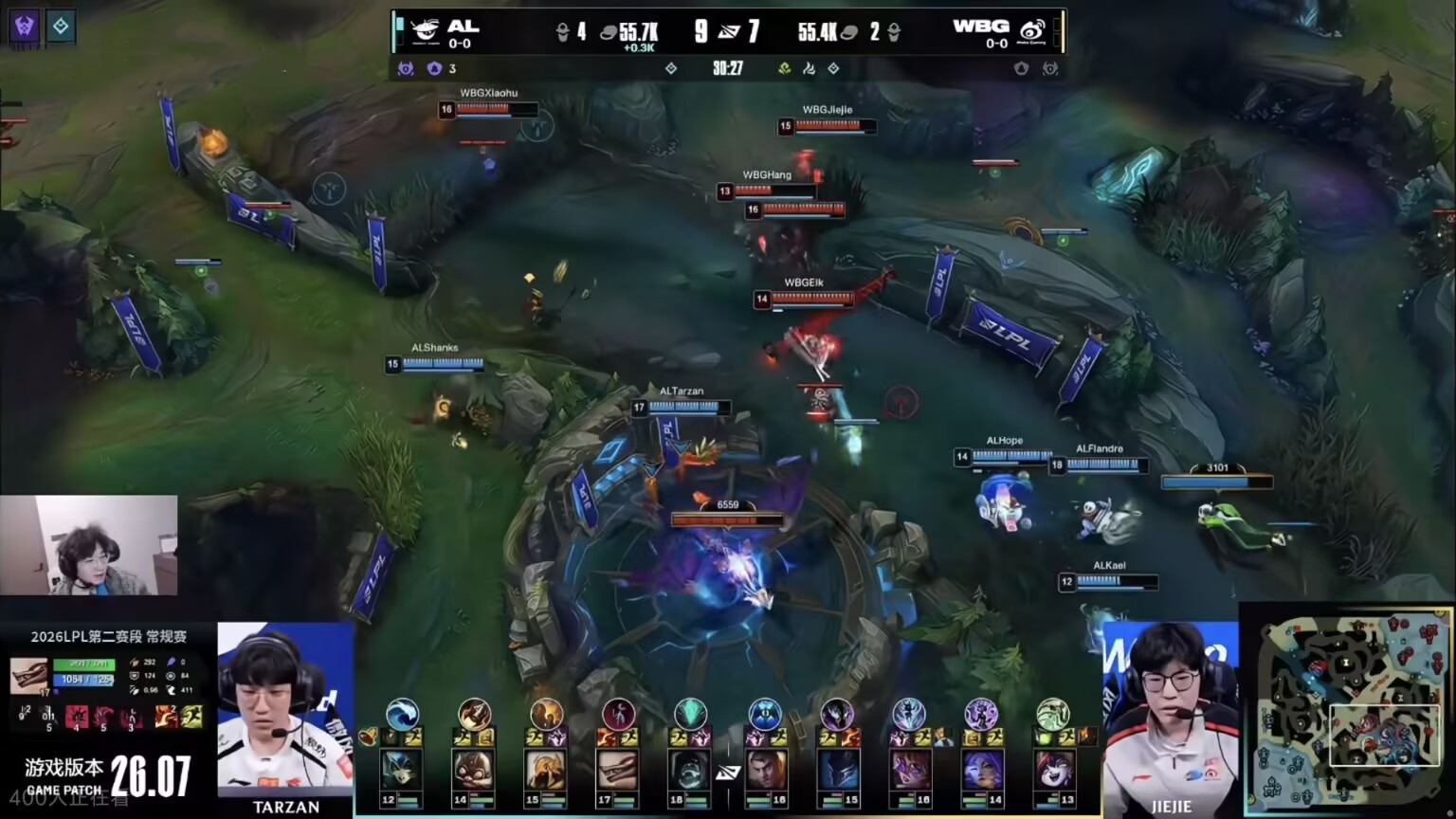Click the teal diamond icon at top-left
This screenshot has width=1456, height=819.
pos(61,26)
